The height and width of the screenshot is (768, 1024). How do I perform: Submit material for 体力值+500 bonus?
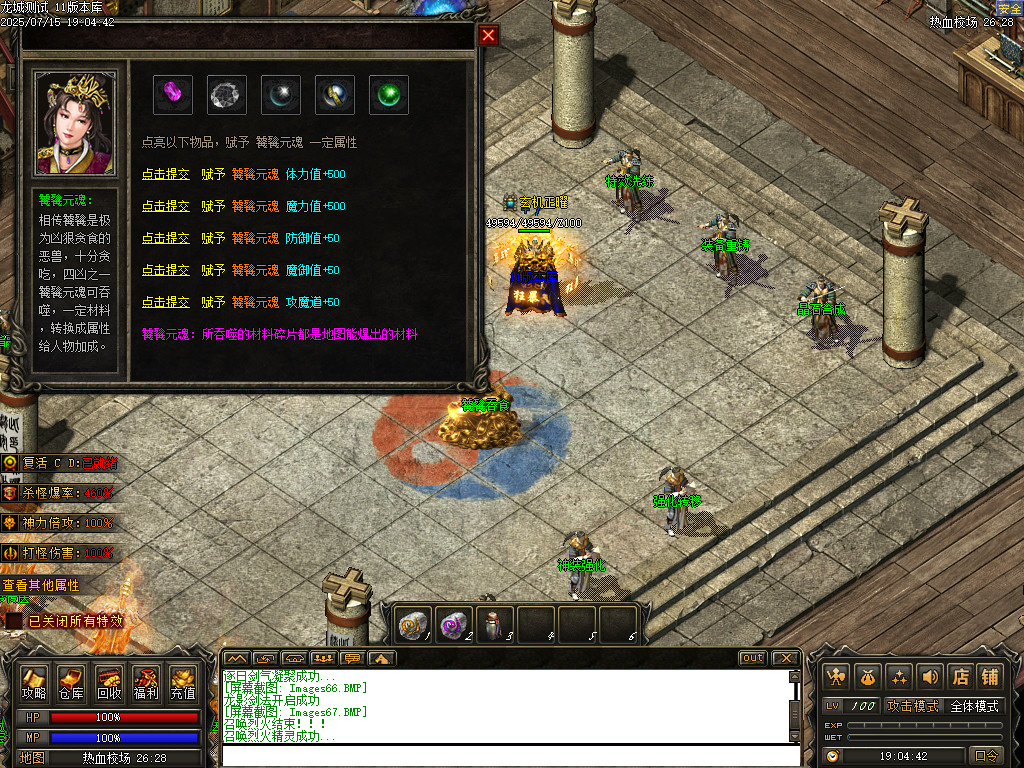point(165,174)
